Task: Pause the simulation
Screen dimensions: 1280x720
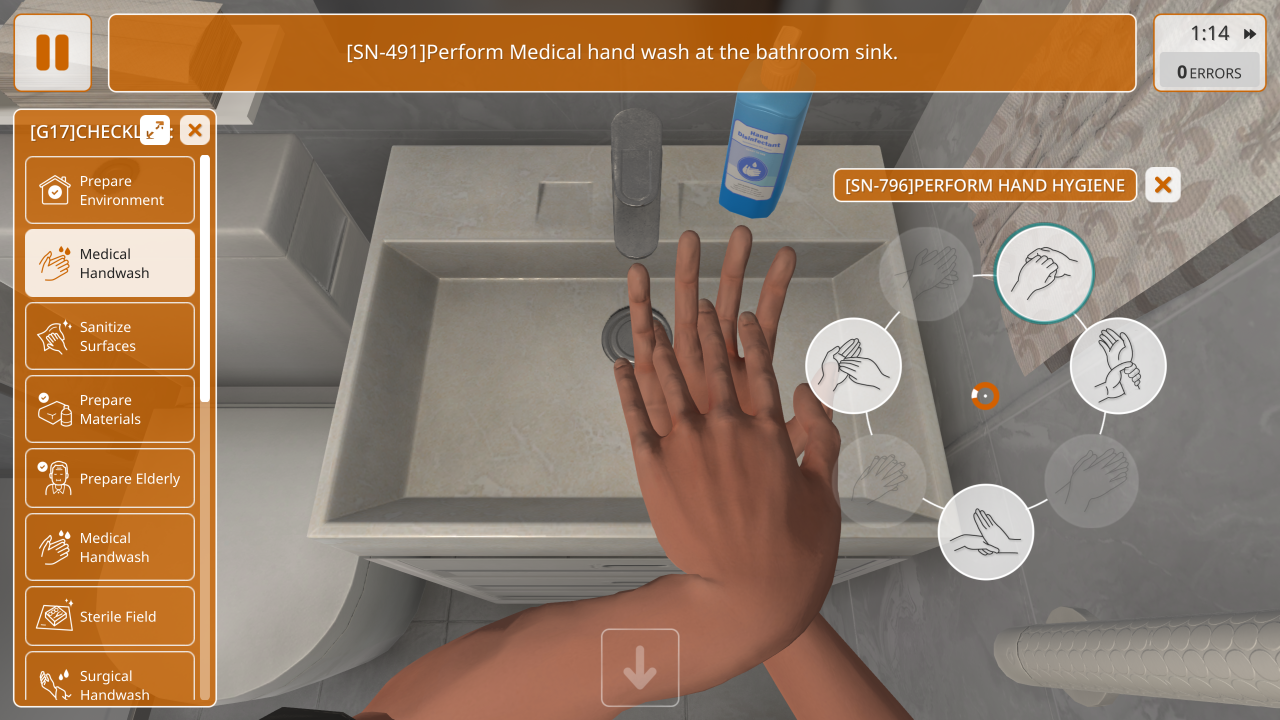Action: pyautogui.click(x=53, y=53)
